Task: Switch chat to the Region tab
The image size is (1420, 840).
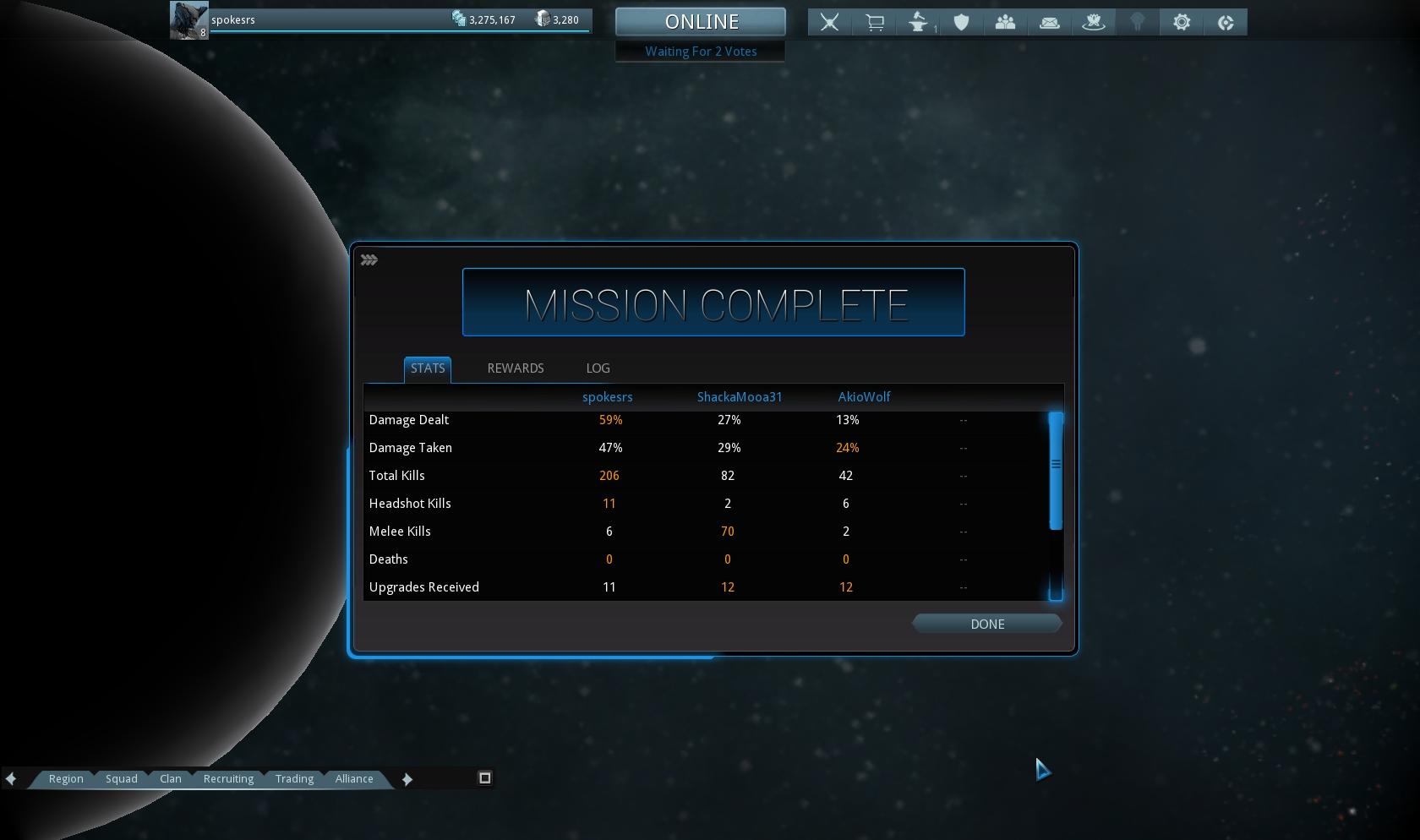Action: pos(66,779)
